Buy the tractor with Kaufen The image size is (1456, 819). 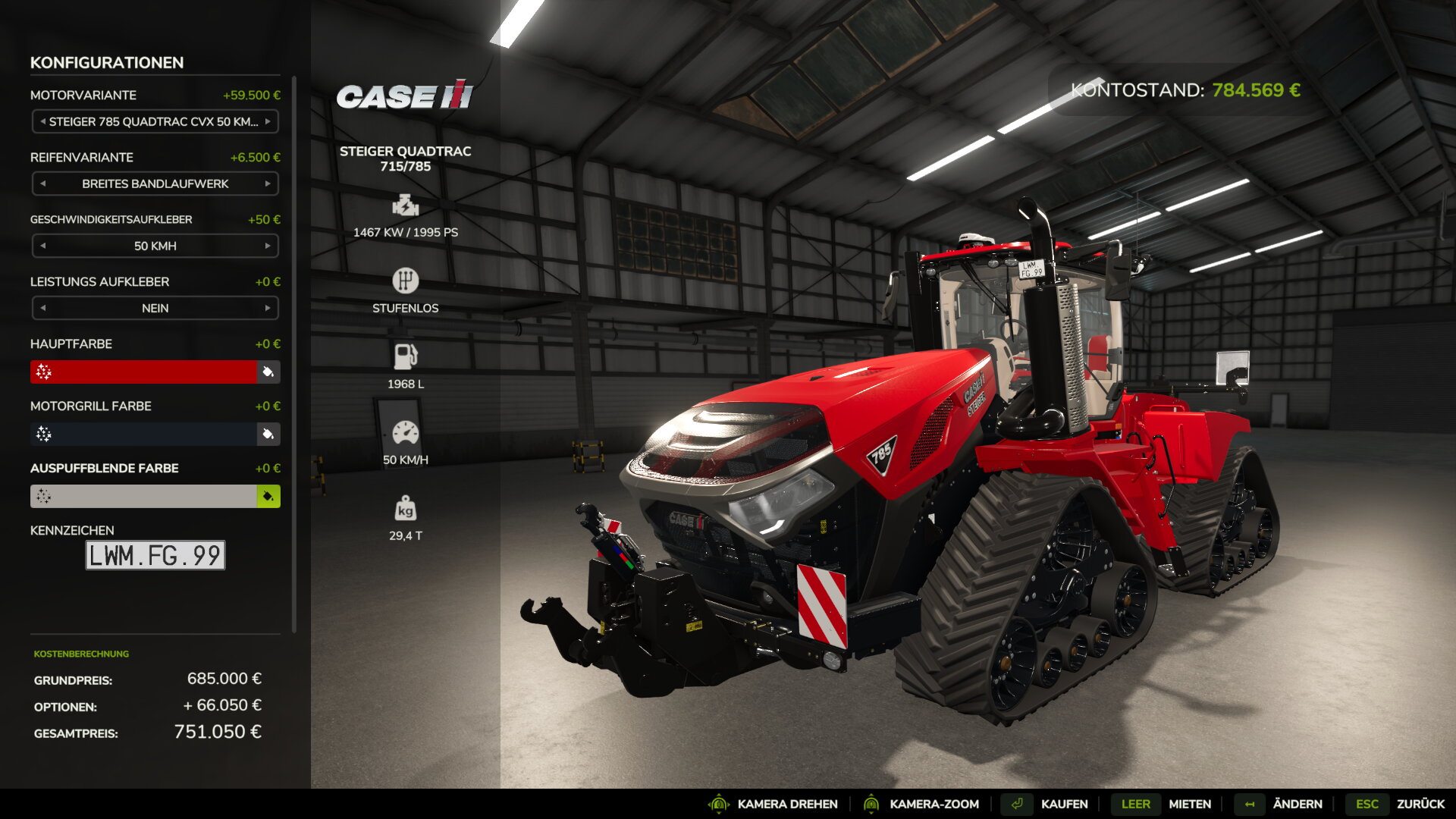coord(1064,804)
